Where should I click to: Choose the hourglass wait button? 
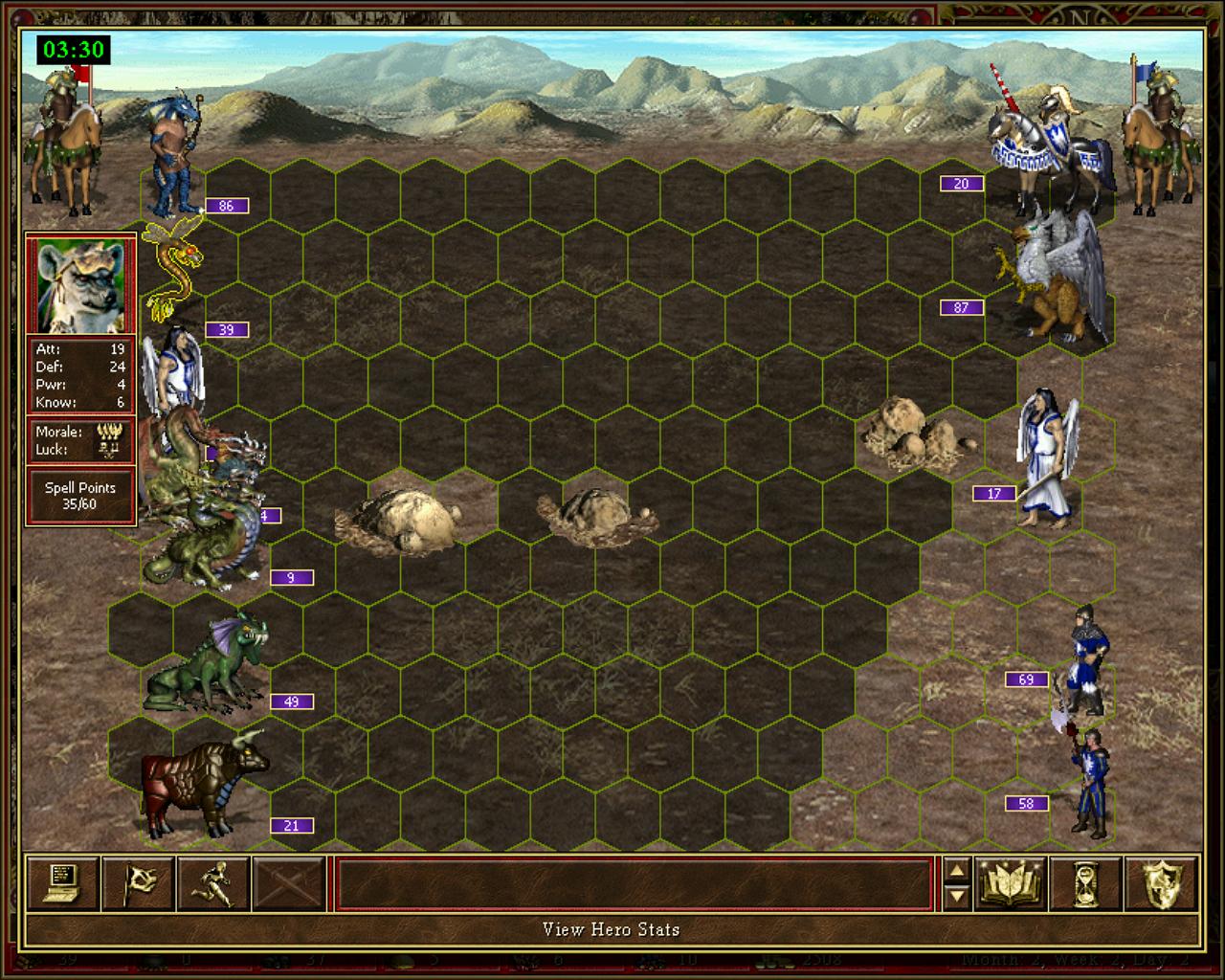[1086, 882]
